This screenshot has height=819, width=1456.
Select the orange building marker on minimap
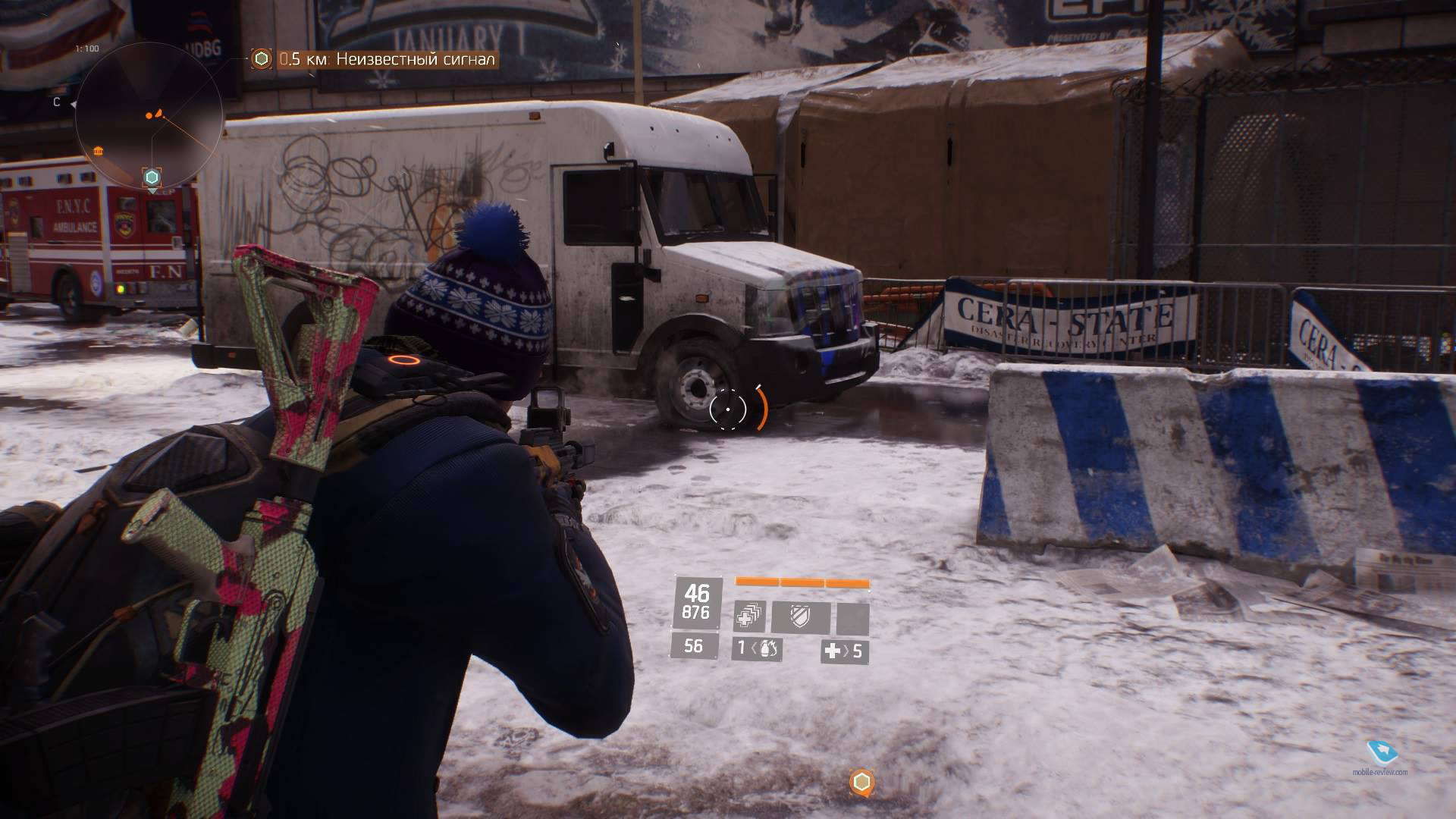pos(99,152)
